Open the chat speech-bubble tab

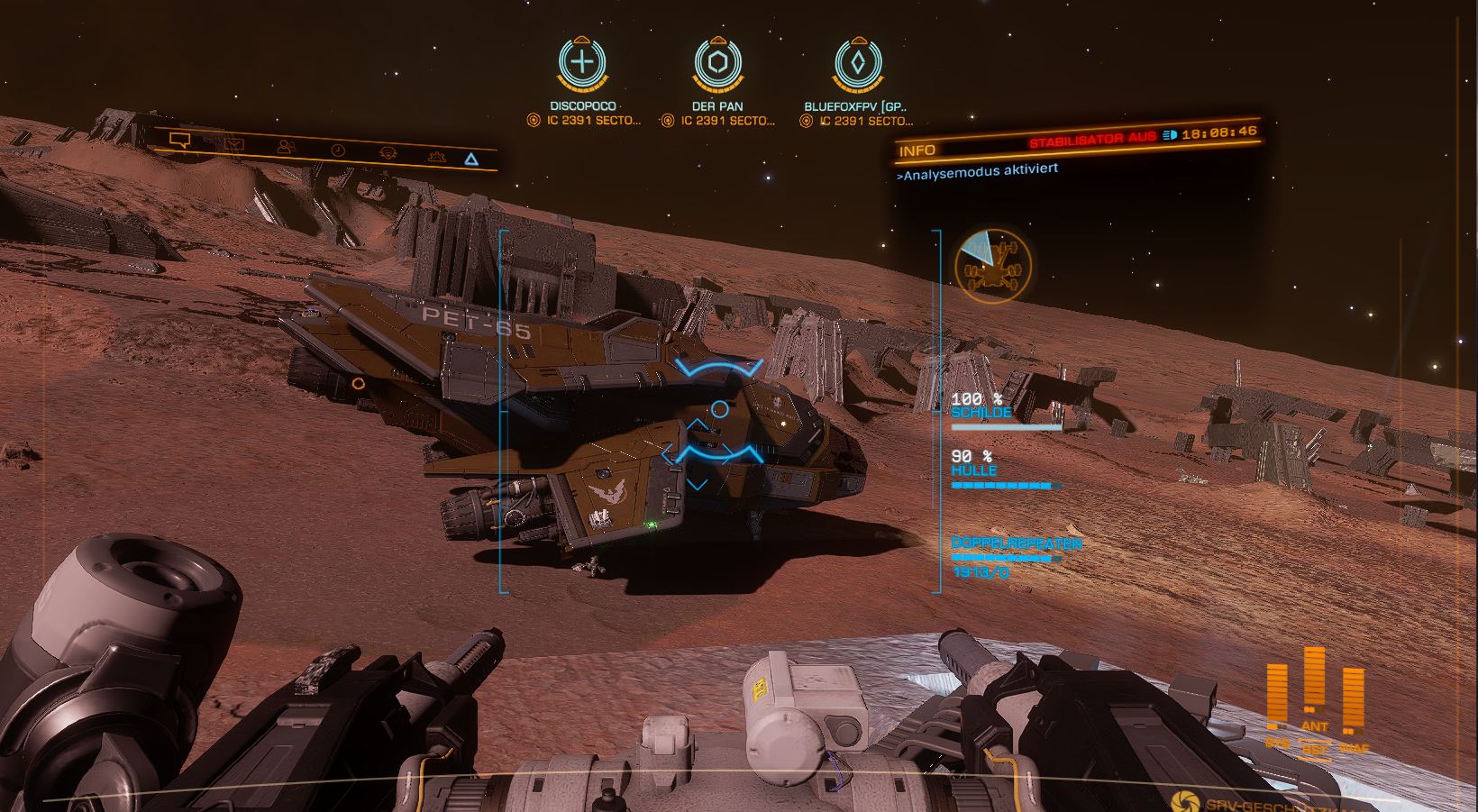pos(179,141)
